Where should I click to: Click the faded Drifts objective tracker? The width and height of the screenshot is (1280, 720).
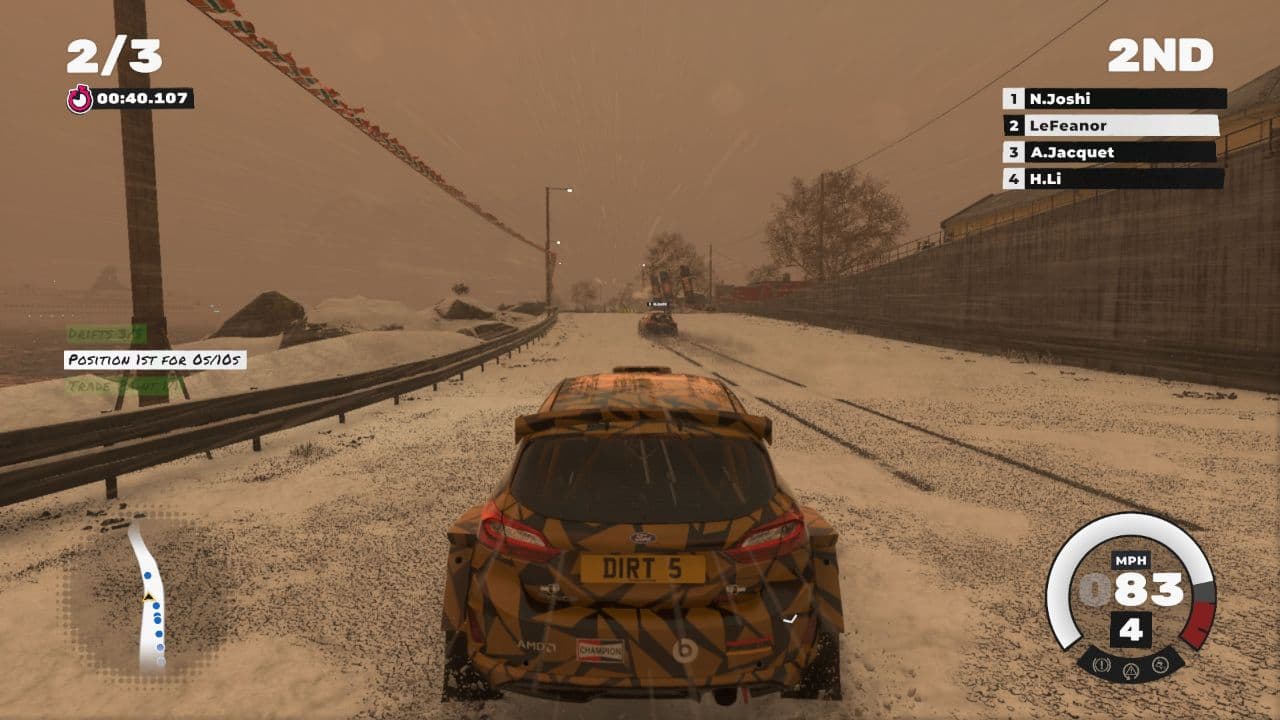pyautogui.click(x=106, y=334)
